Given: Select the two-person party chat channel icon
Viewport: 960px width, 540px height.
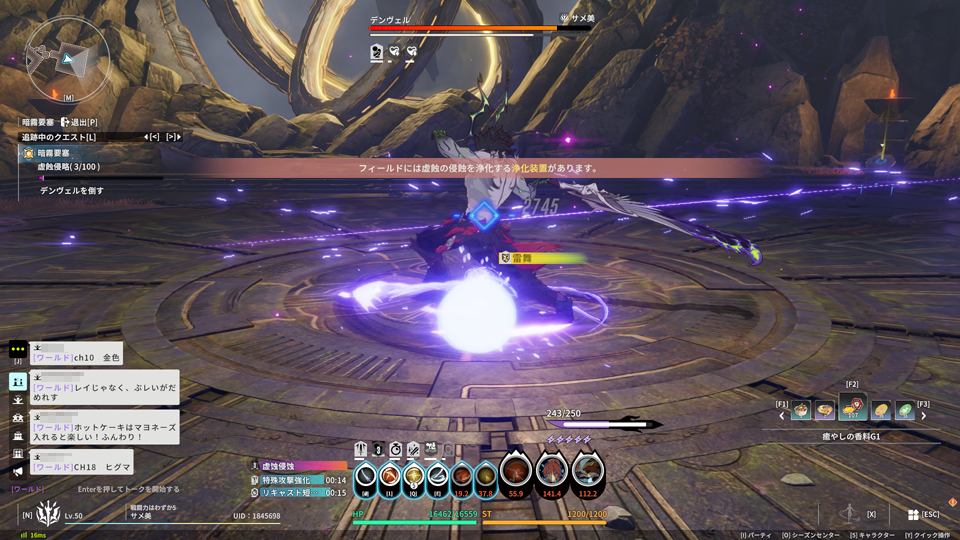Looking at the screenshot, I should coord(18,381).
